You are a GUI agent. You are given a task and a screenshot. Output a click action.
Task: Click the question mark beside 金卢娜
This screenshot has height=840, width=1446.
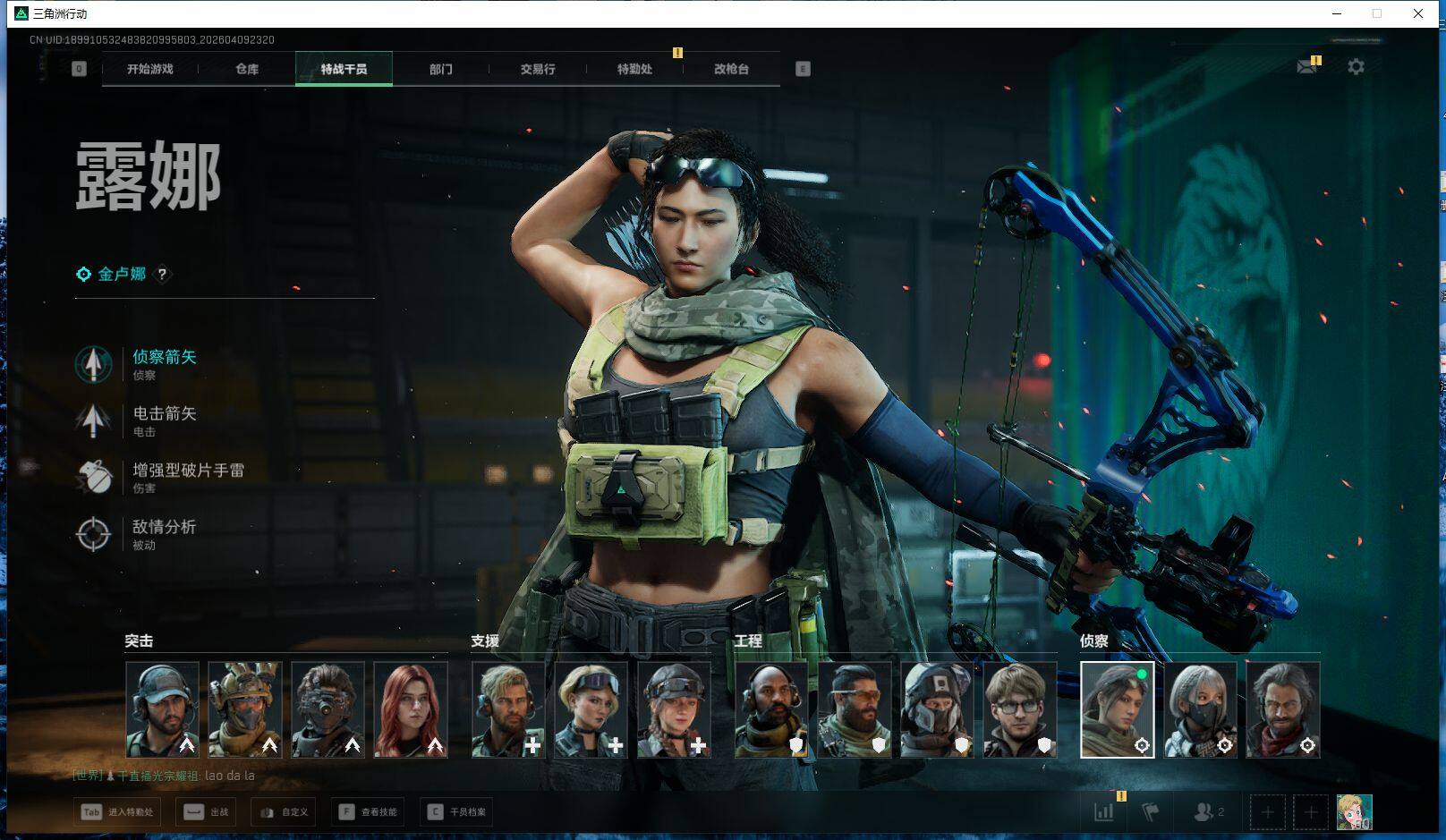(x=162, y=275)
